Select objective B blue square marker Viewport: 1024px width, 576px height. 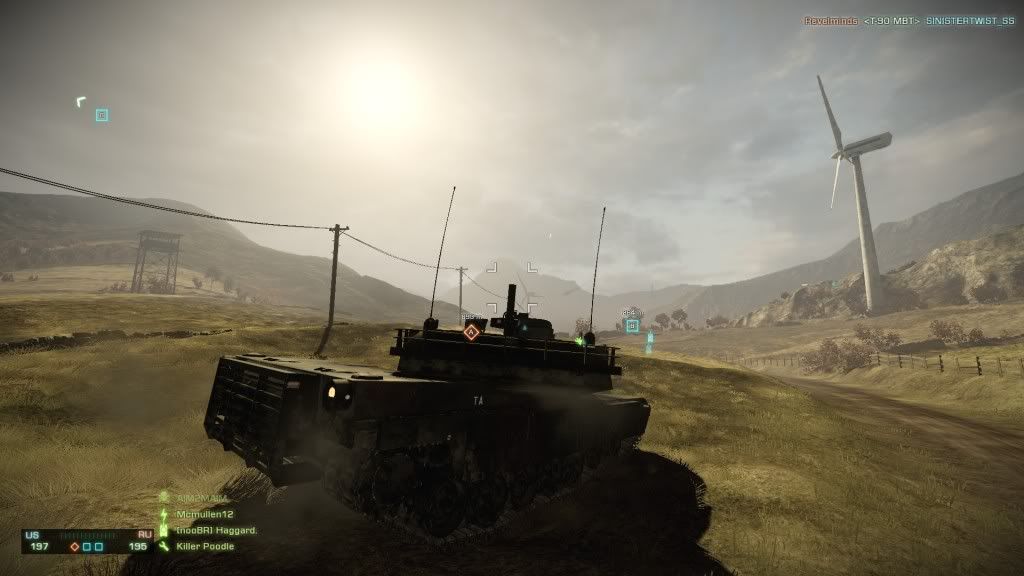tap(632, 325)
